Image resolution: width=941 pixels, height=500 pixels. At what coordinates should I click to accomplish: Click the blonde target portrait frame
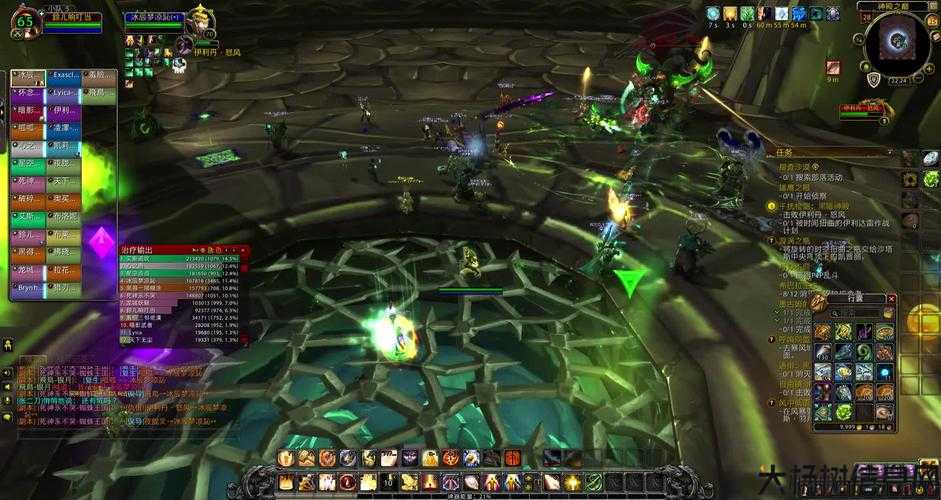coord(200,24)
